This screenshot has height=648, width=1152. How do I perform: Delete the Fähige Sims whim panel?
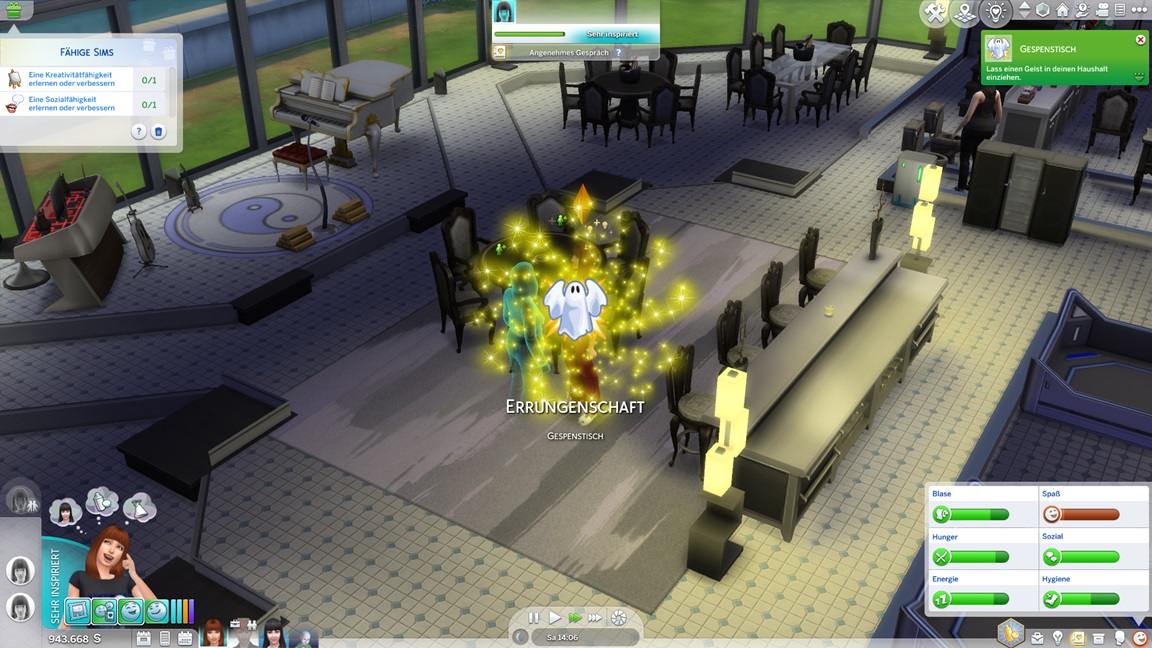point(158,132)
